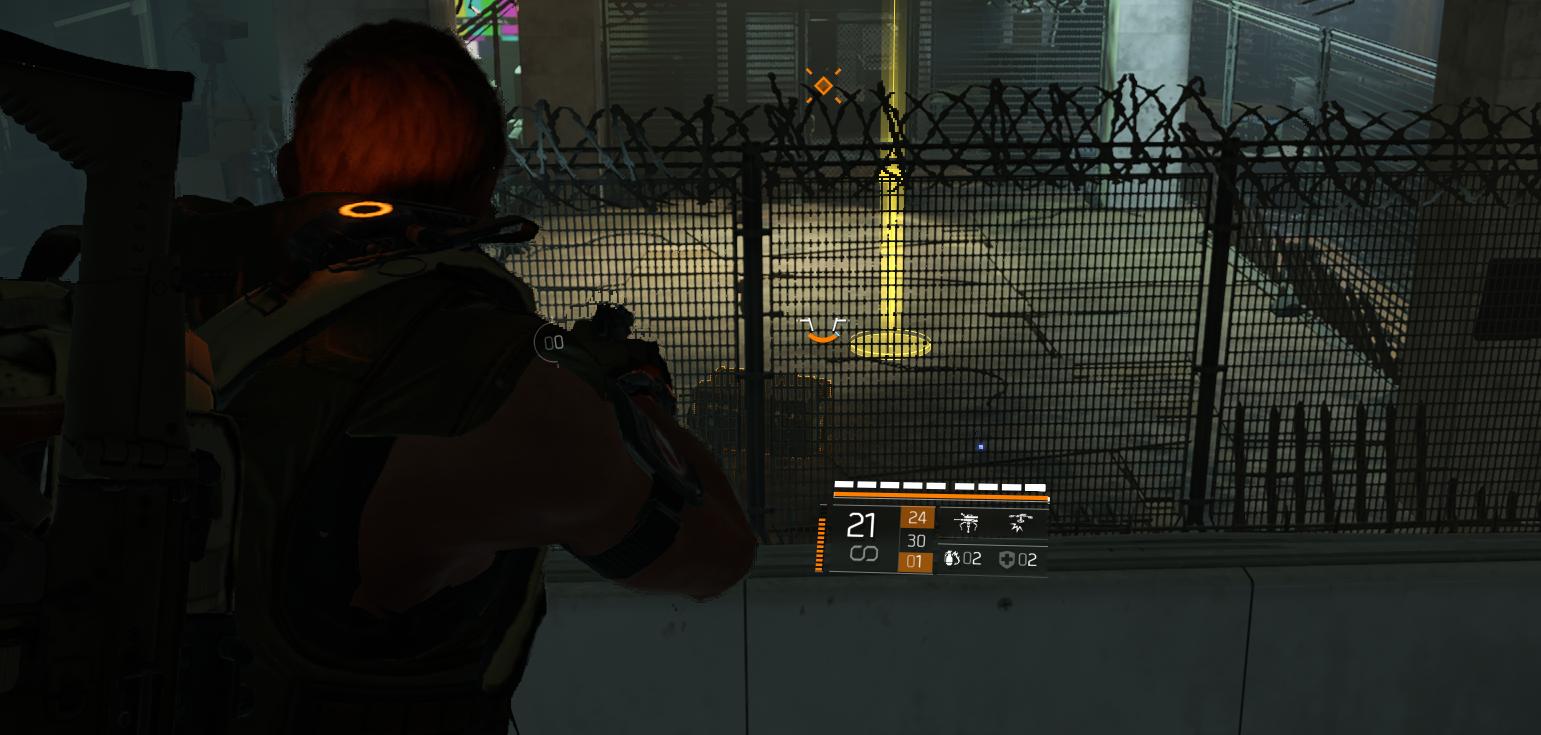Use the armor kit shield icon
Image resolution: width=1541 pixels, height=735 pixels.
(1007, 560)
